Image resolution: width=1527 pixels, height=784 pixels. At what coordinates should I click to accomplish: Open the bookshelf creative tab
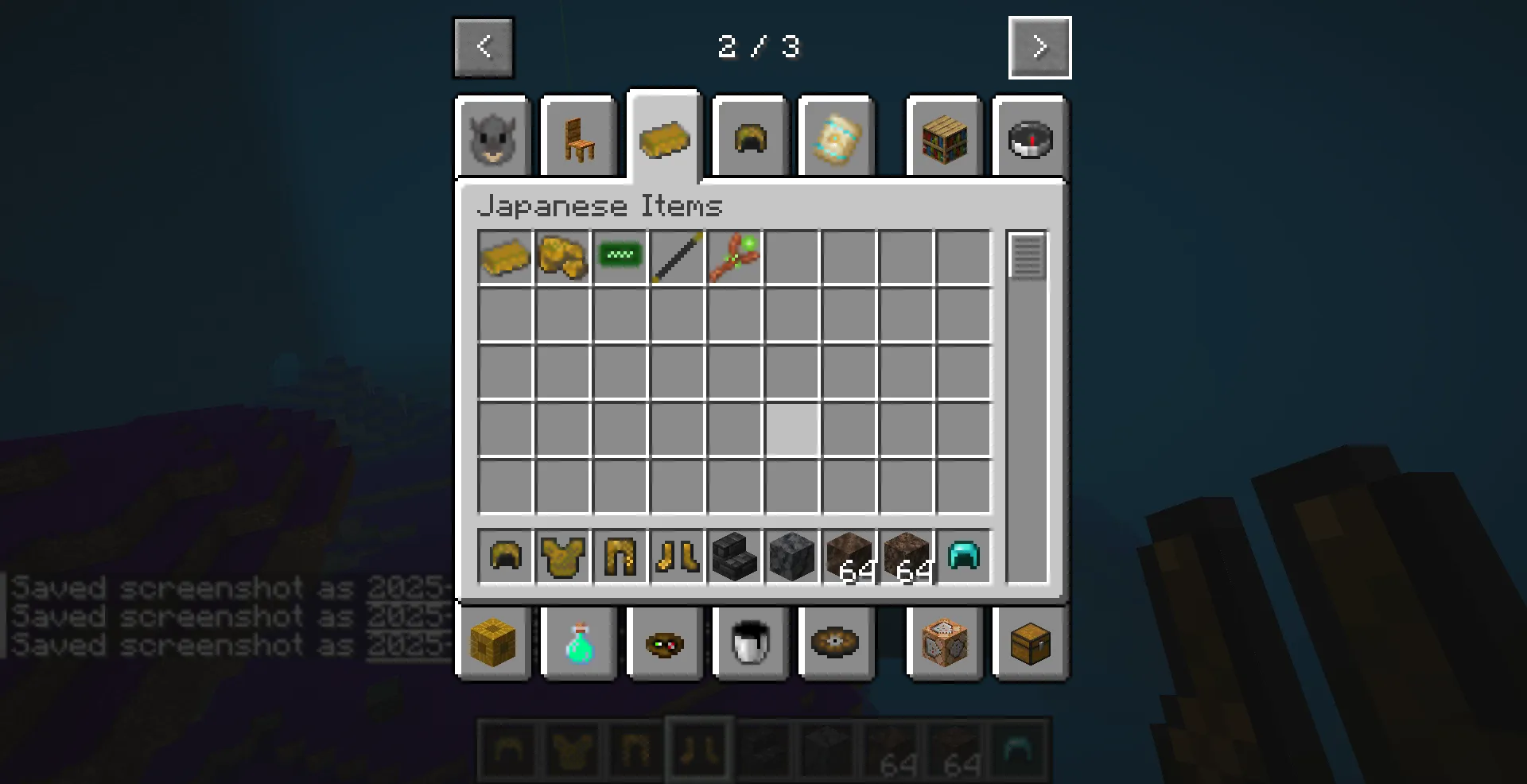944,137
